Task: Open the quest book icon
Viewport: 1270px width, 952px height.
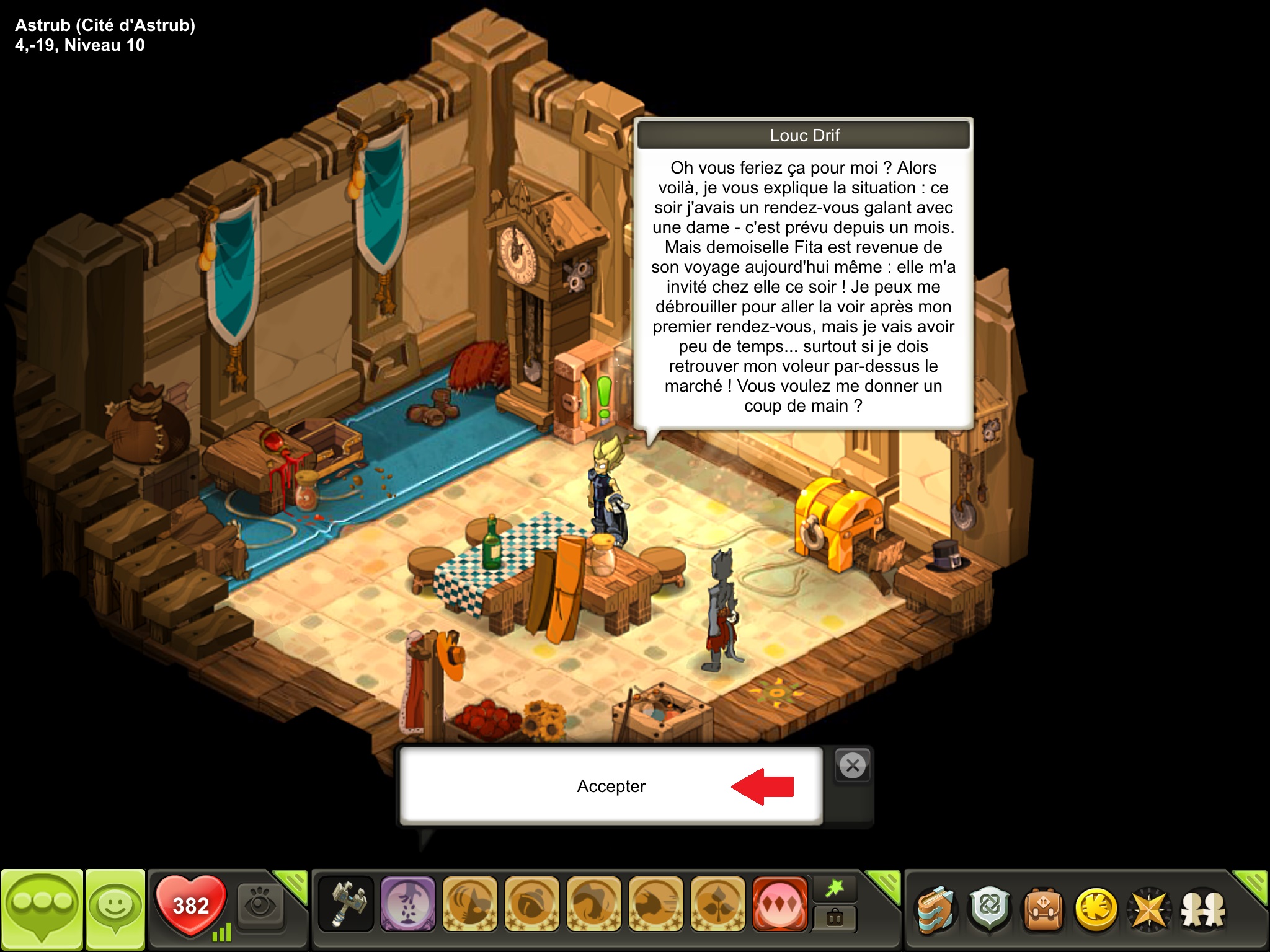Action: (x=936, y=910)
